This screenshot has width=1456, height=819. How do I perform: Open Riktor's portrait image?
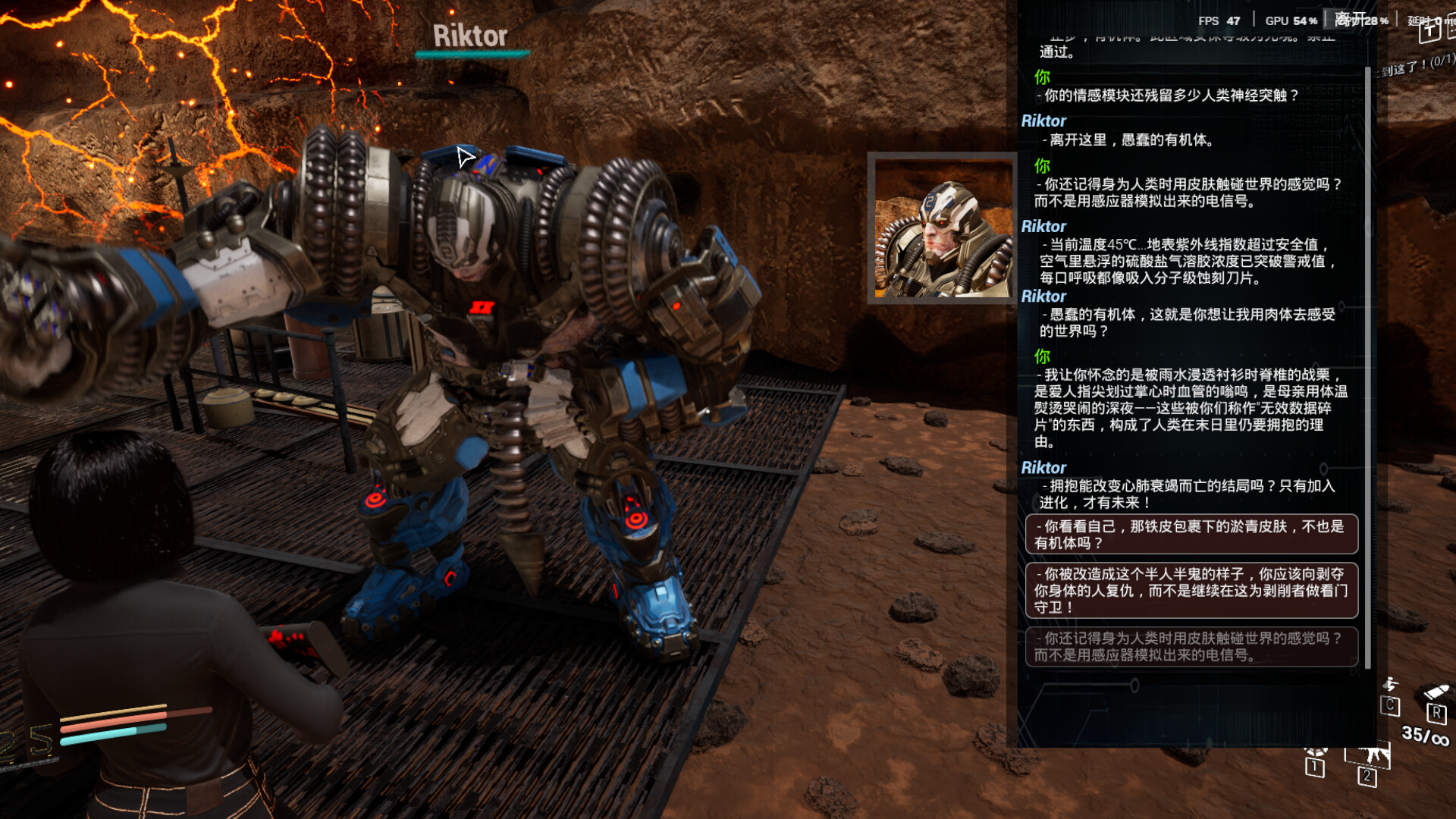pos(943,227)
